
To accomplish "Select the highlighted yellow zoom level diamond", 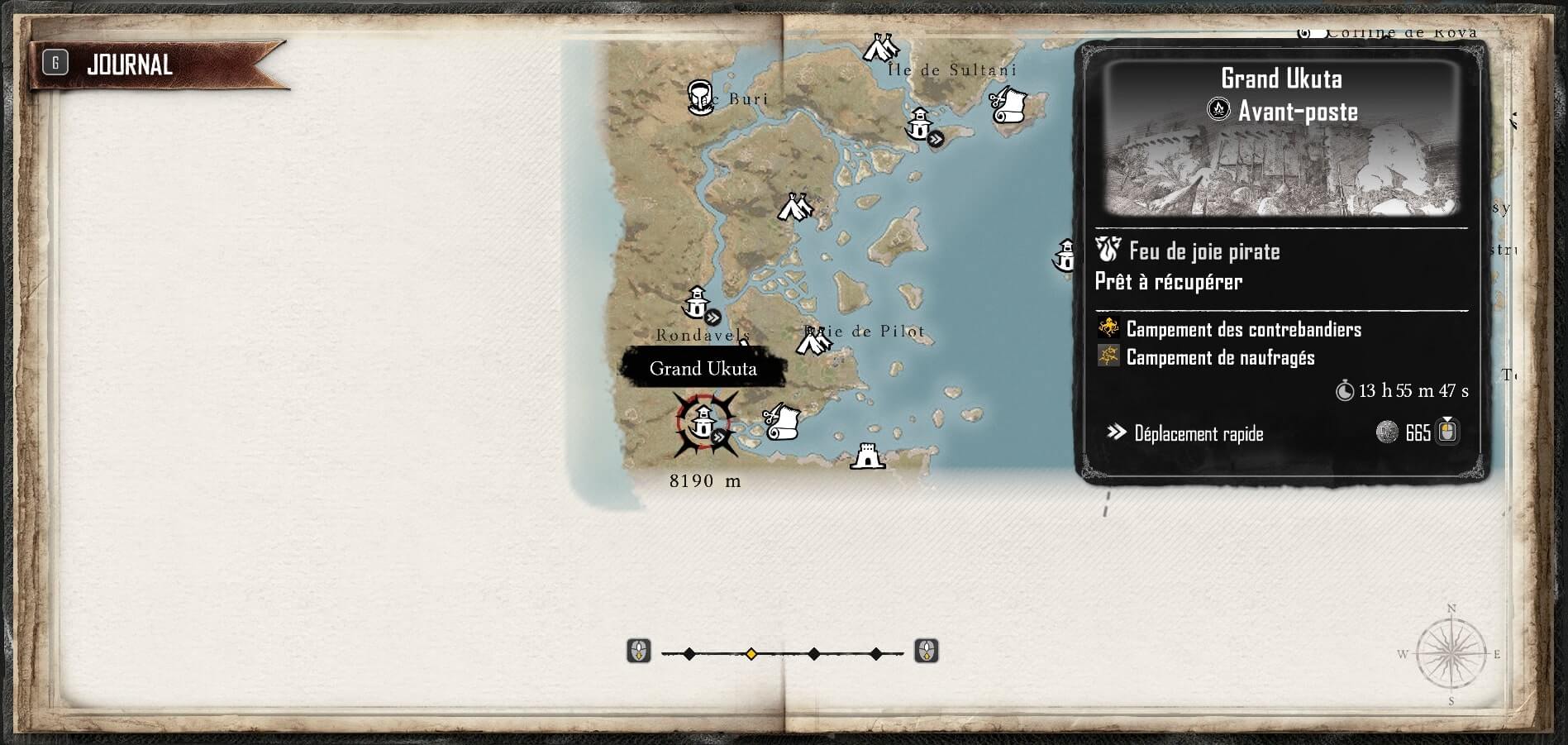I will (751, 654).
